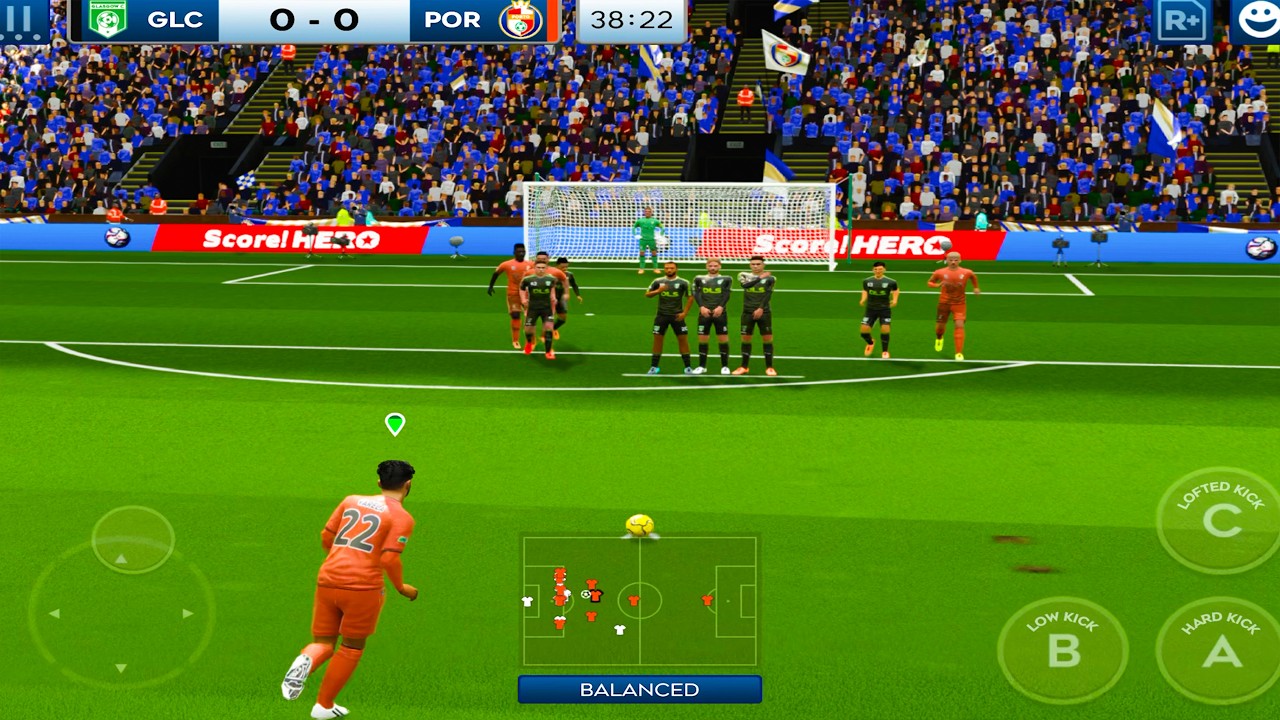Tap the Low Kick B button
Viewport: 1280px width, 720px height.
point(1062,649)
